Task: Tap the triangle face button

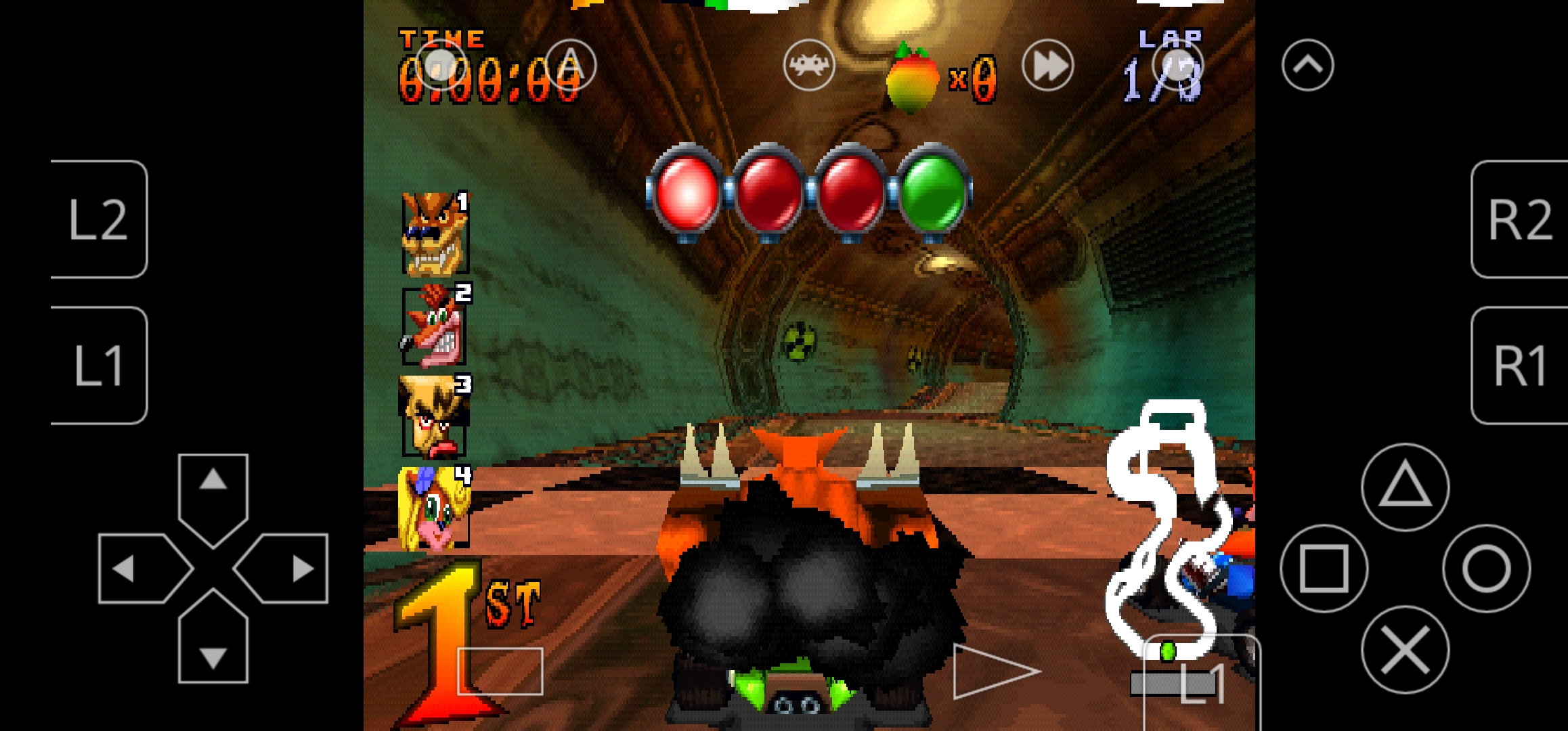Action: 1405,487
